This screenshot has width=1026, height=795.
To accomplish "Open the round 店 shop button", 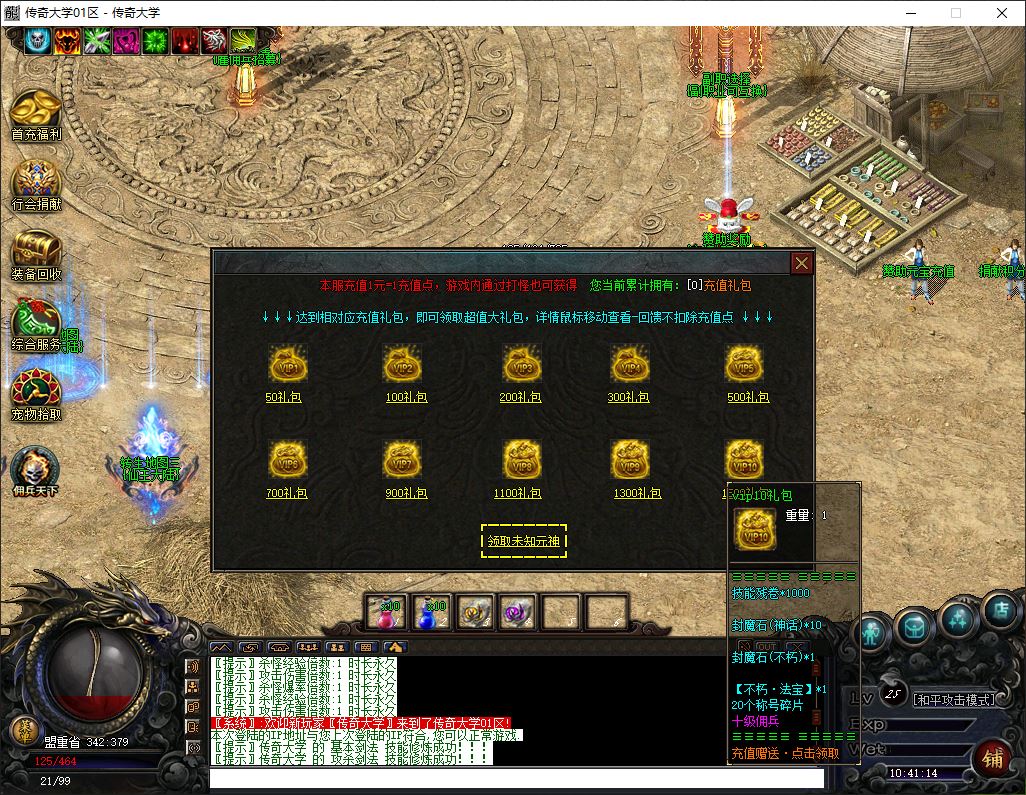I will (999, 611).
